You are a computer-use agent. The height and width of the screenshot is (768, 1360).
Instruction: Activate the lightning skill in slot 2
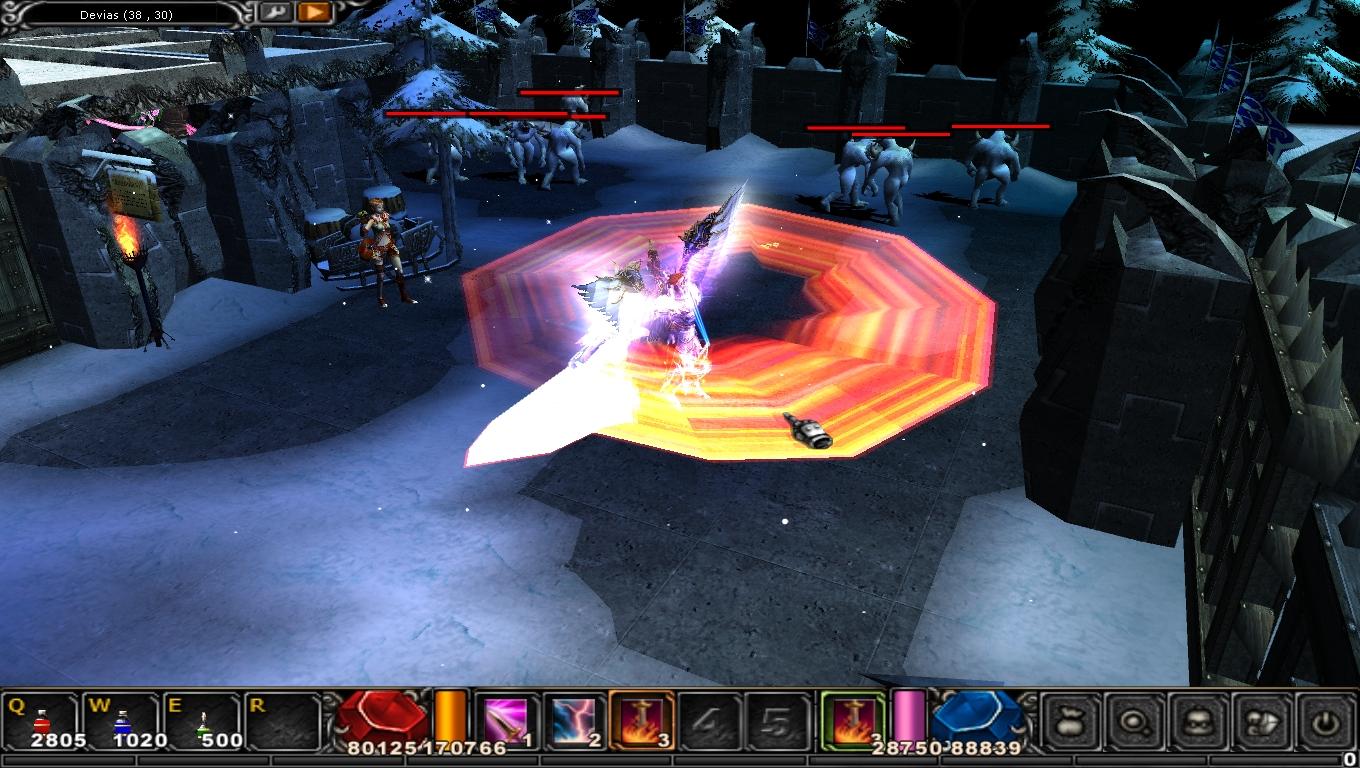574,720
